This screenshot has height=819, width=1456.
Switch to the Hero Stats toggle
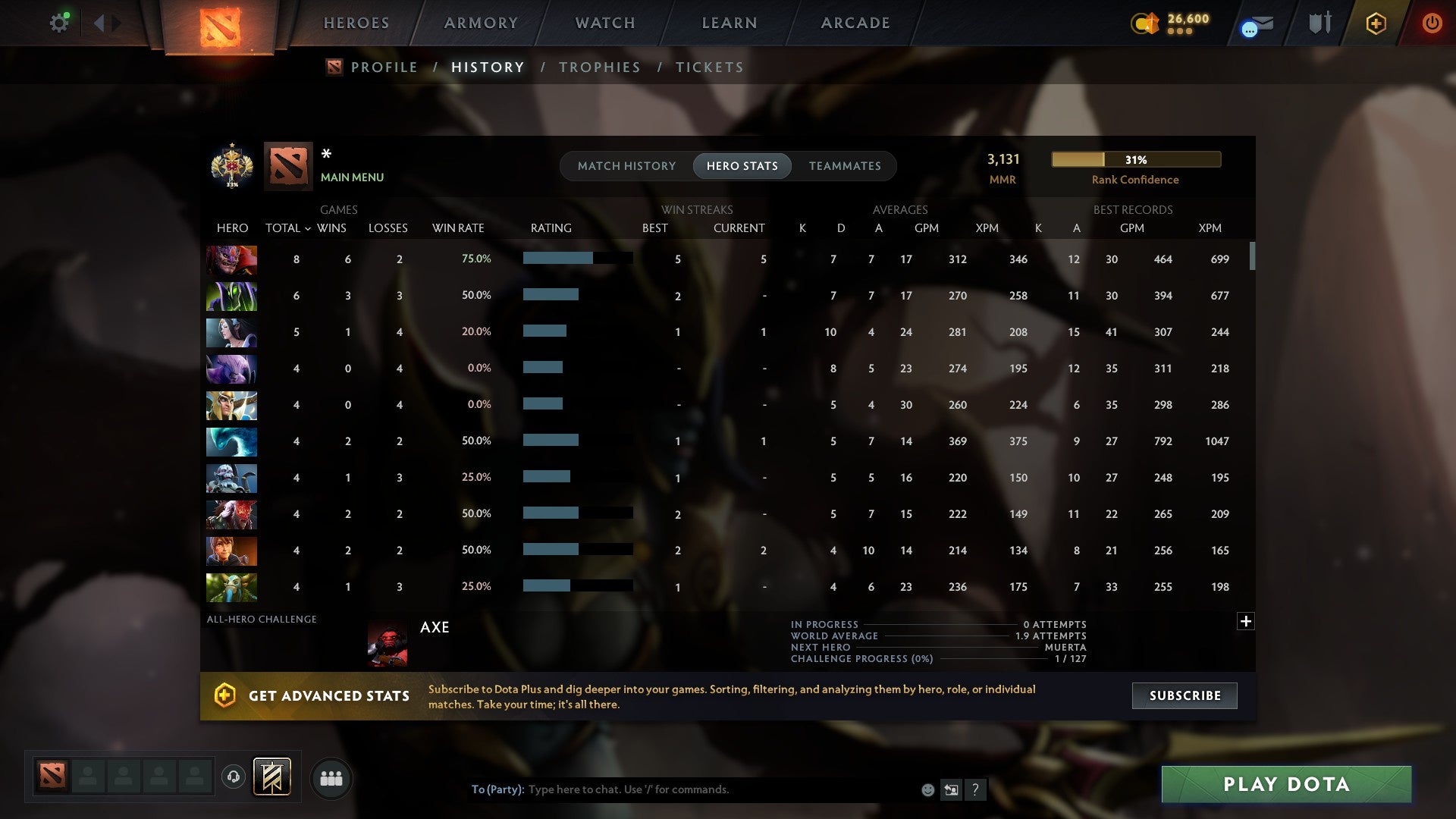(x=742, y=166)
